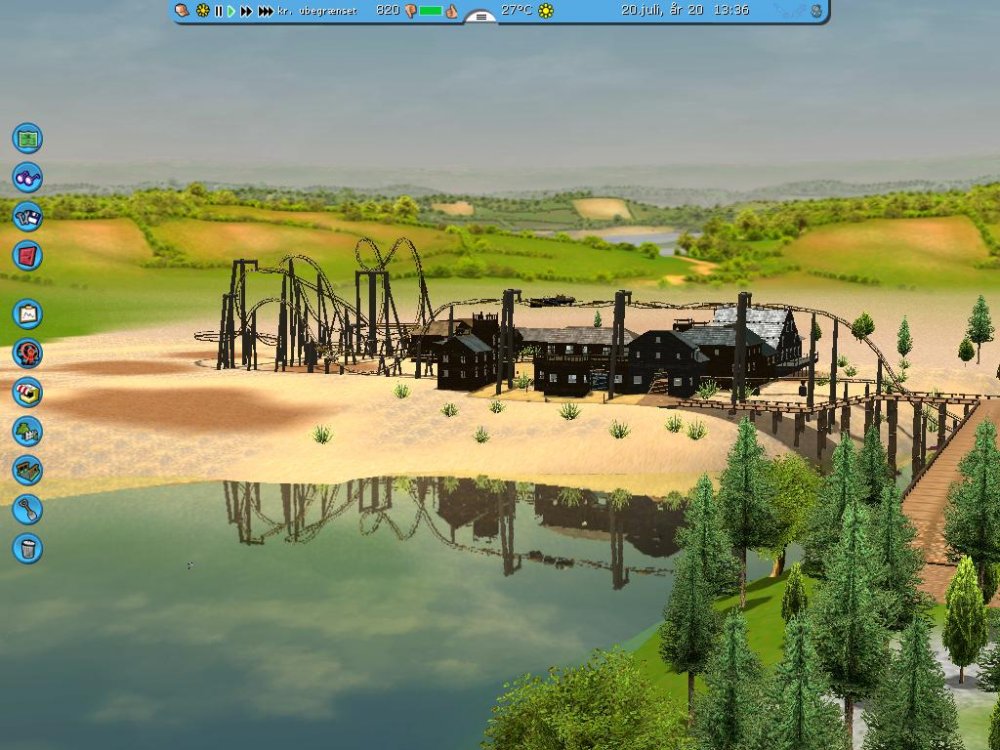
Task: Open the rides menu with Ferris wheel icon
Action: pos(27,353)
